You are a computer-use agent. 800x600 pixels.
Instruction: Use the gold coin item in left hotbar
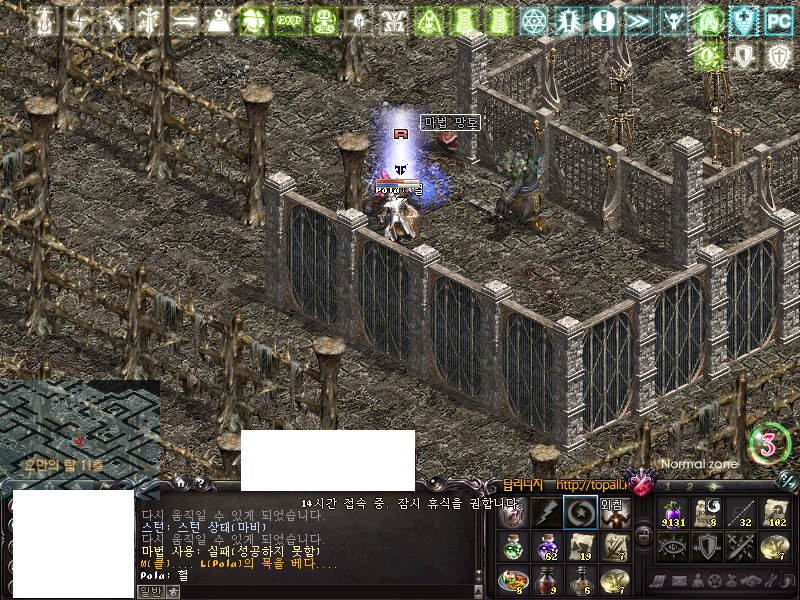(614, 581)
